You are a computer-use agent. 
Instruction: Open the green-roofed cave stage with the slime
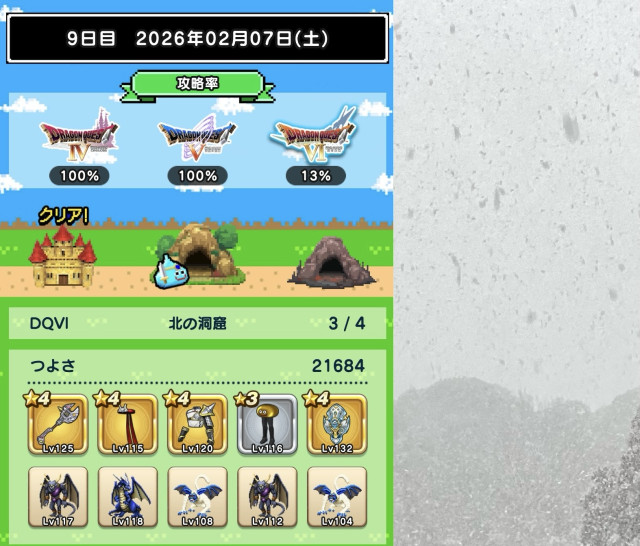pyautogui.click(x=198, y=255)
